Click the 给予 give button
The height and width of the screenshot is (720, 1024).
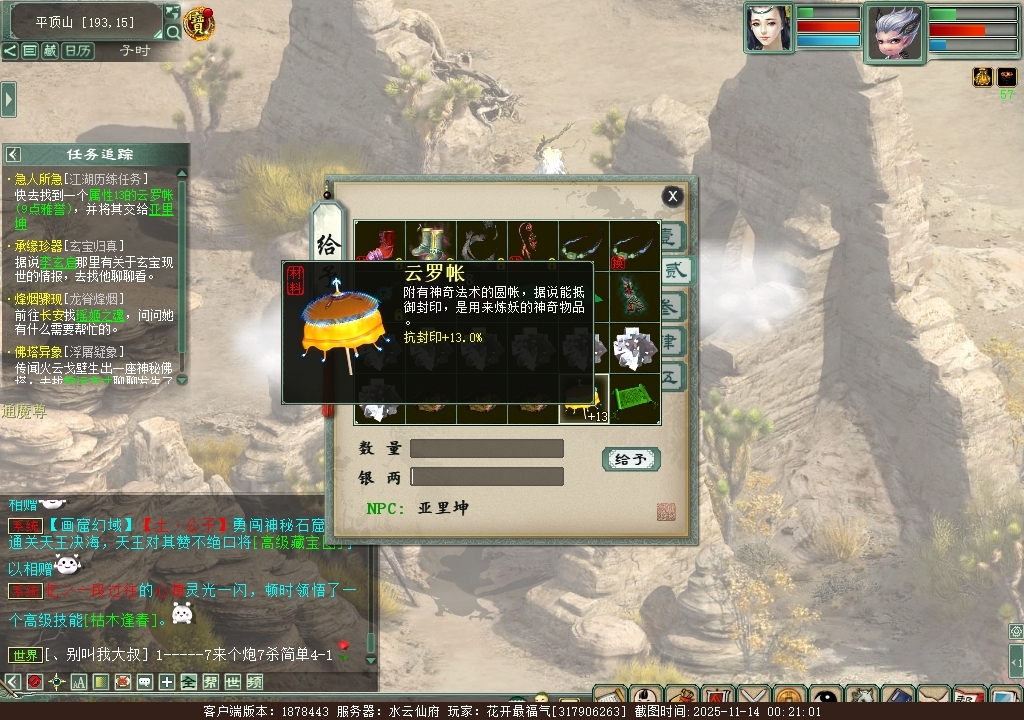point(631,459)
